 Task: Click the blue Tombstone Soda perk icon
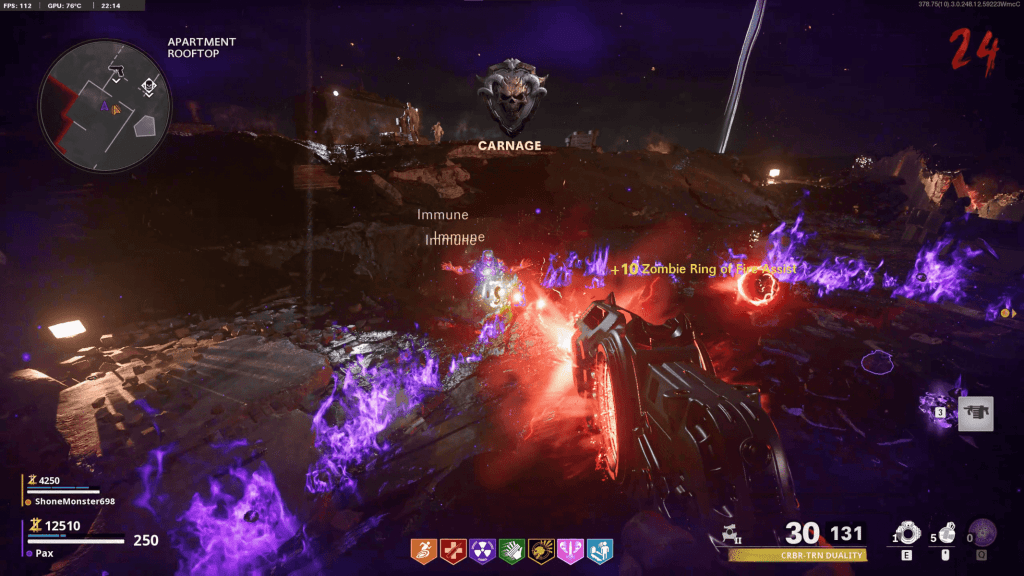[599, 550]
